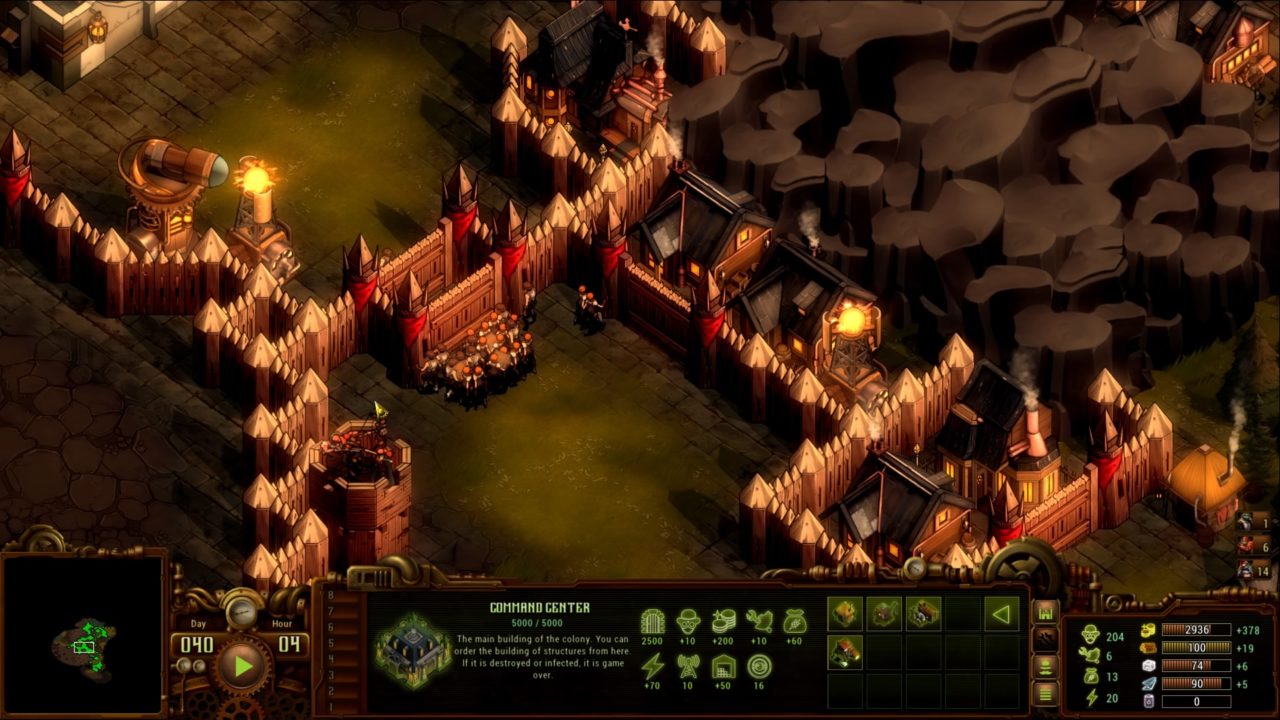Select control group number 8
1280x720 pixels.
(x=332, y=596)
